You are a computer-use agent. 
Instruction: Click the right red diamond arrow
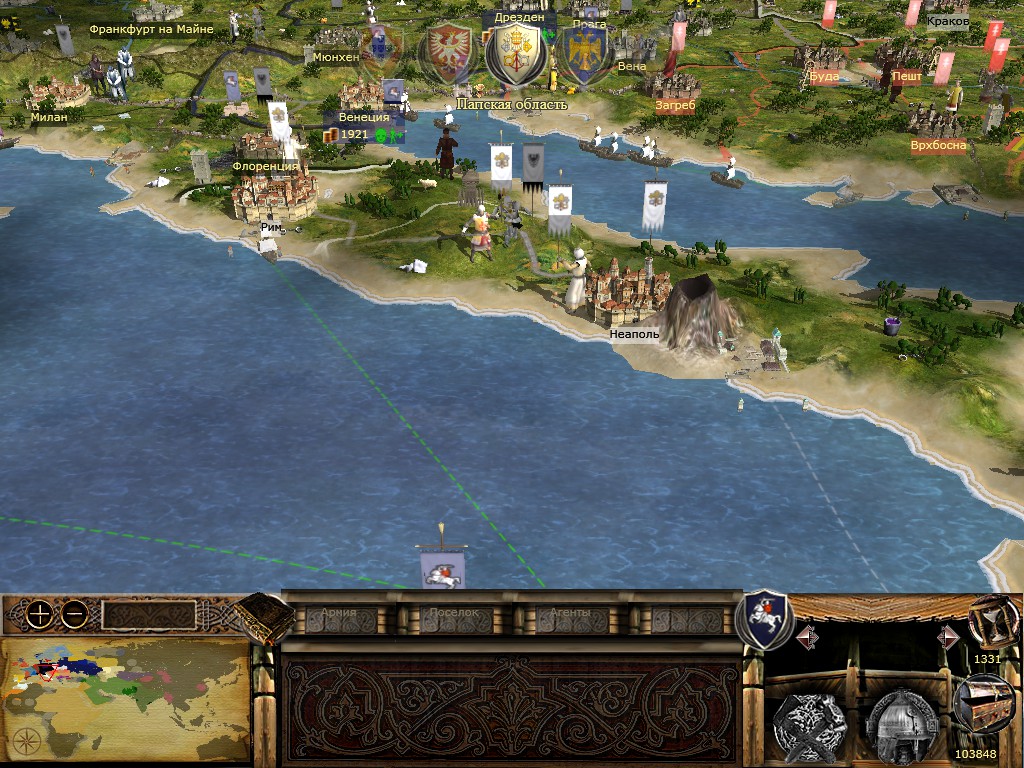coord(948,636)
